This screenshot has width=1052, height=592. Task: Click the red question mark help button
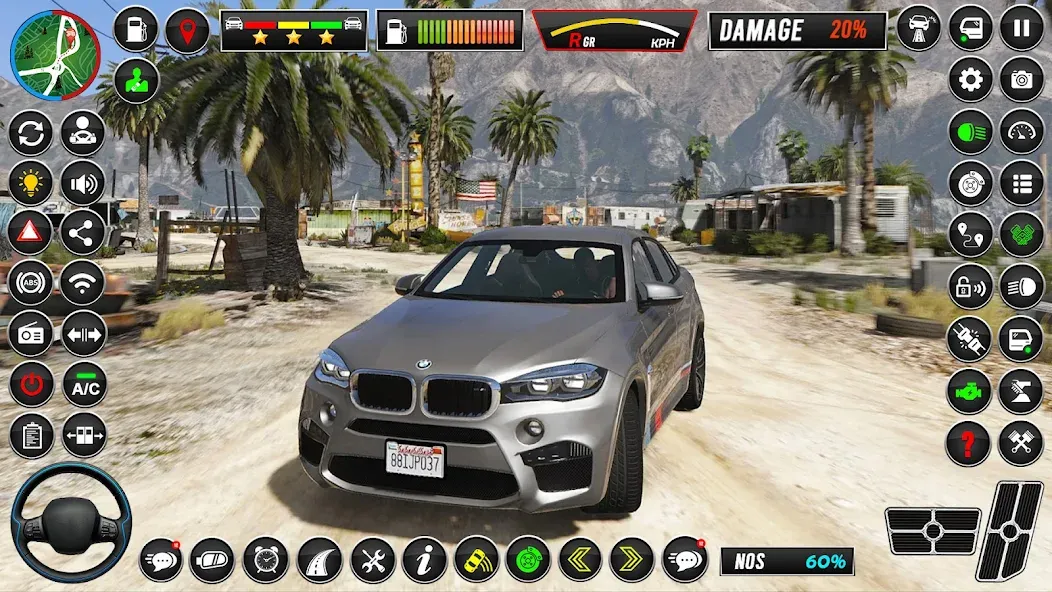point(968,442)
